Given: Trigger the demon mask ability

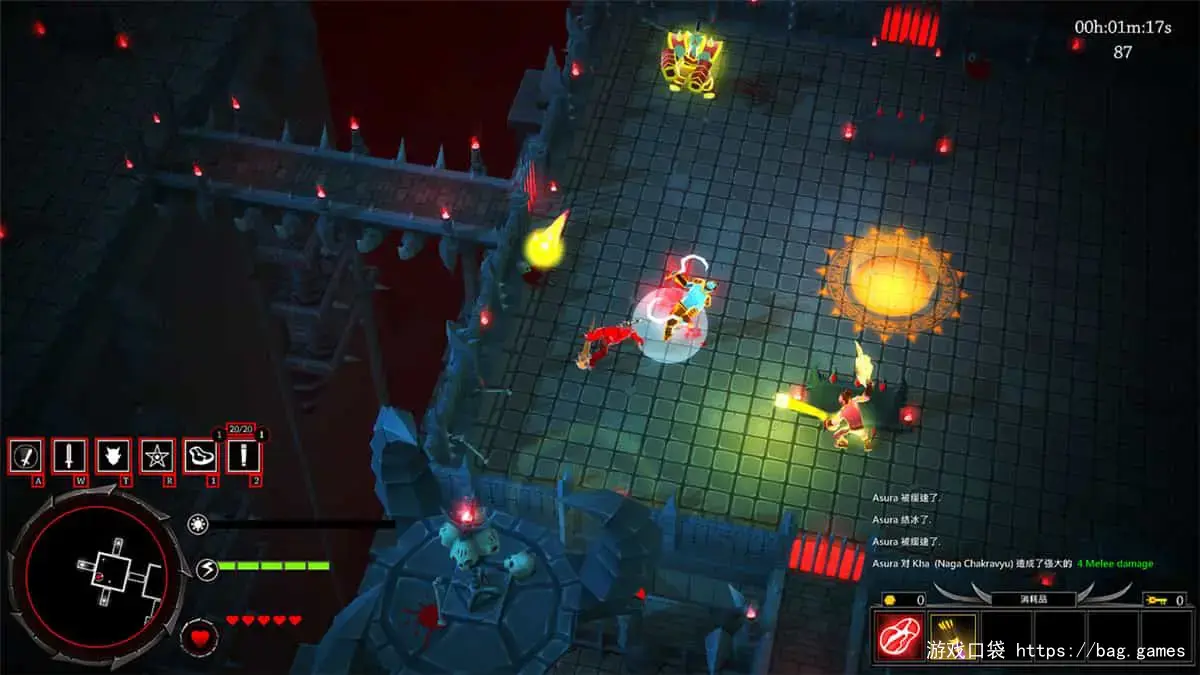Looking at the screenshot, I should pos(113,456).
